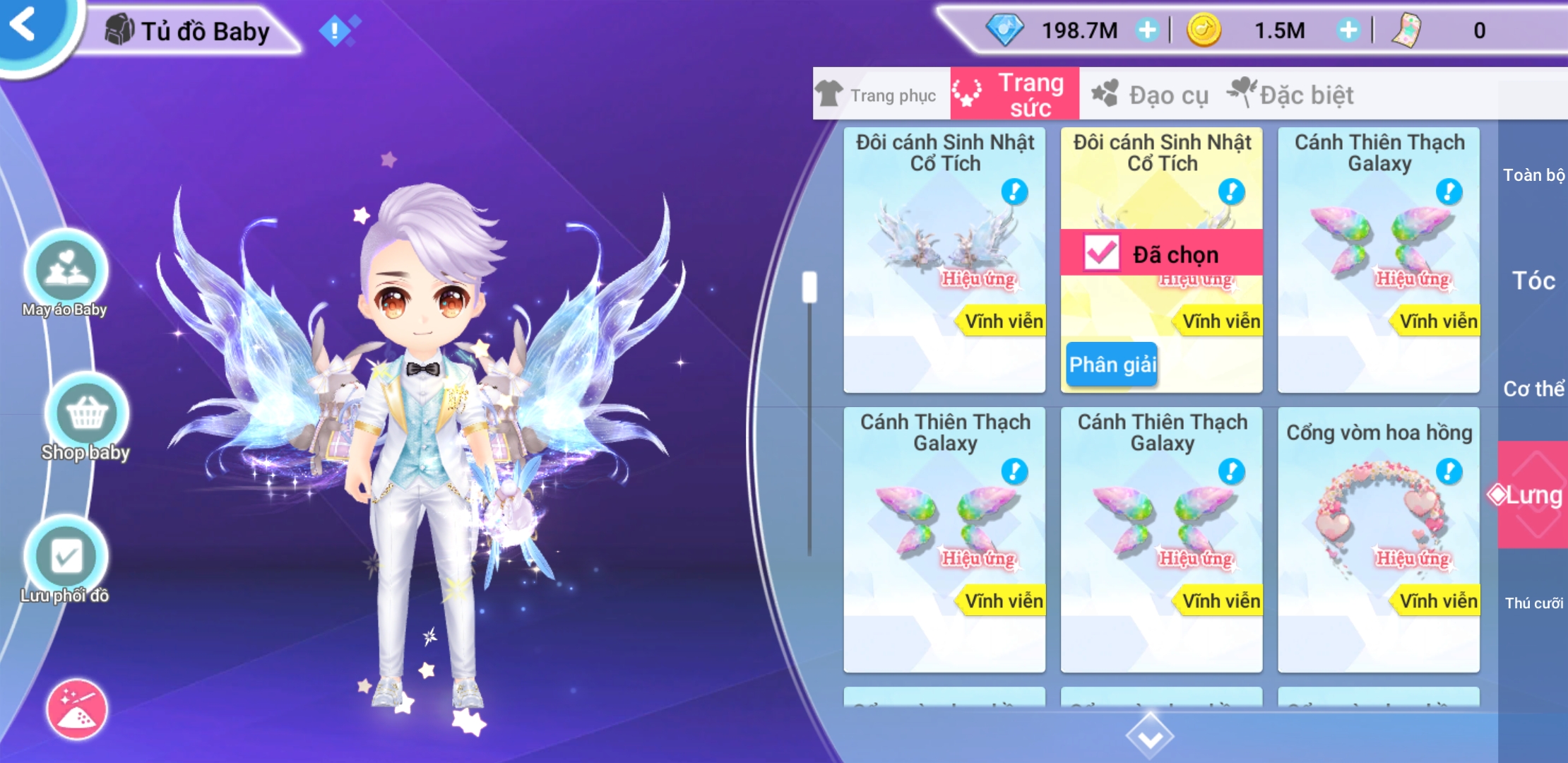Tap the Phân giải button
This screenshot has height=763, width=1568.
tap(1112, 365)
